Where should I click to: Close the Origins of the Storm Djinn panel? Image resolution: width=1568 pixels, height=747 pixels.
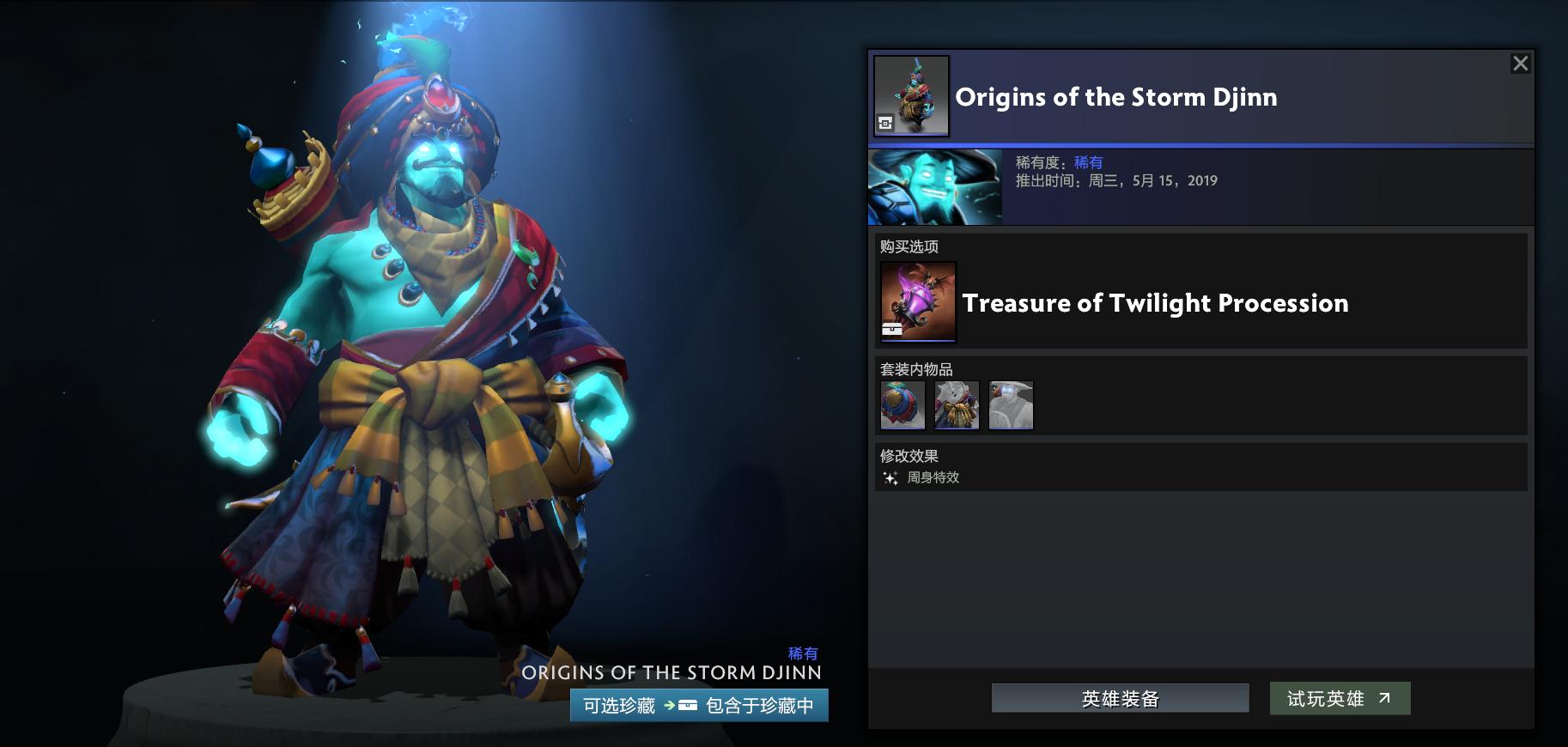pyautogui.click(x=1520, y=63)
